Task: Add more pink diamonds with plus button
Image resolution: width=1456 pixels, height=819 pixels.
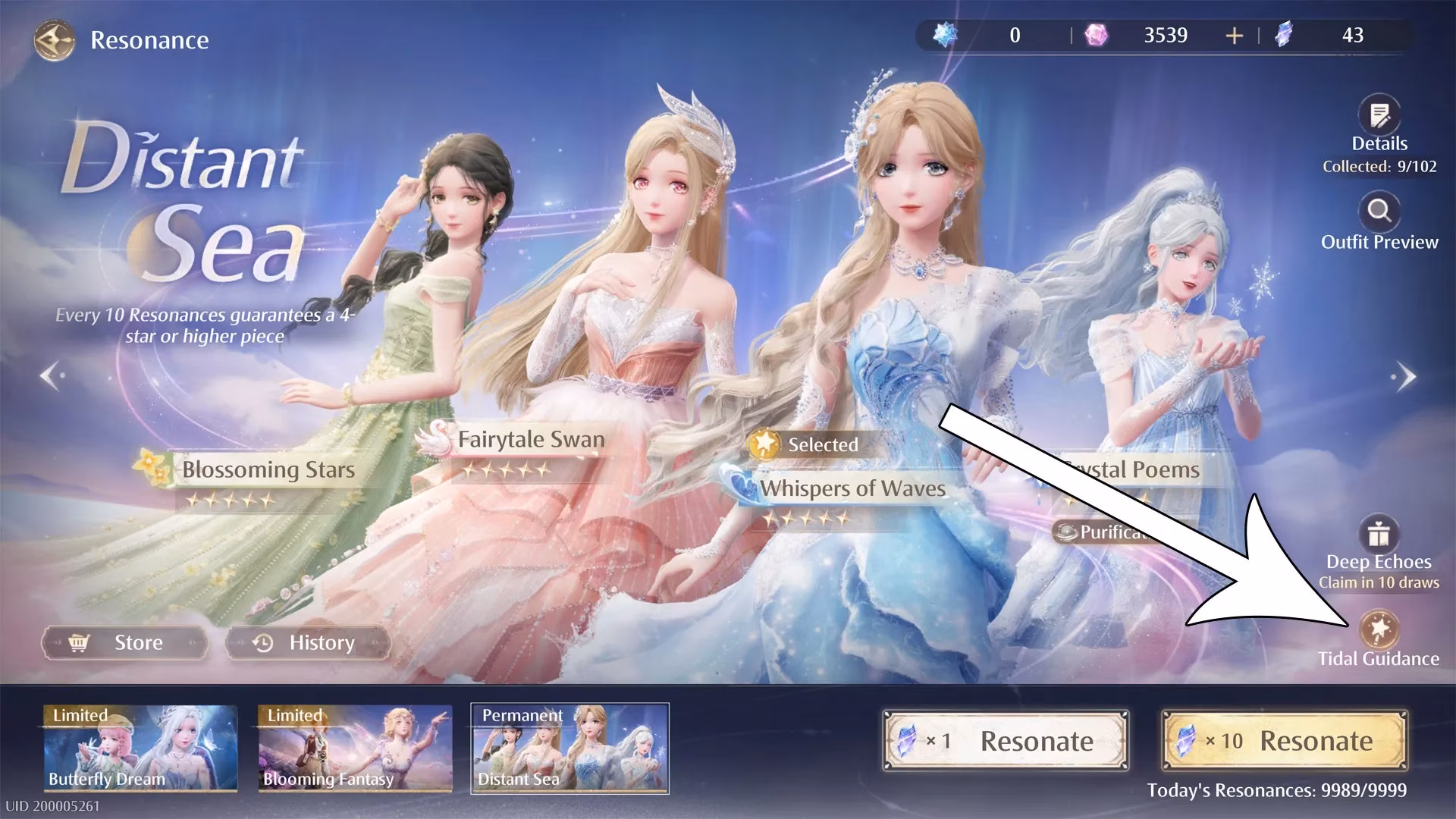Action: click(x=1234, y=36)
